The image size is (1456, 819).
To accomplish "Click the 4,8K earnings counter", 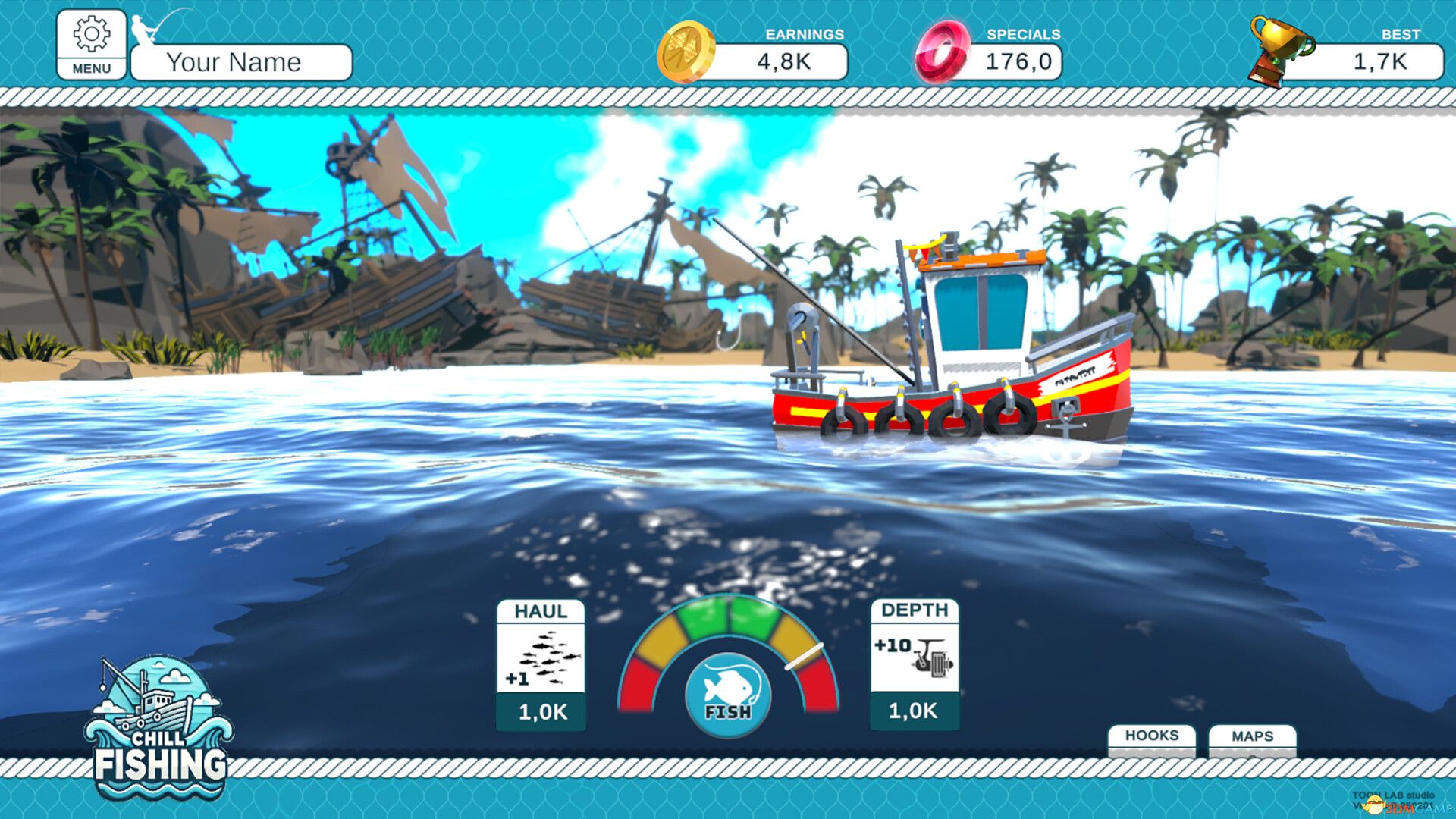I will 784,62.
